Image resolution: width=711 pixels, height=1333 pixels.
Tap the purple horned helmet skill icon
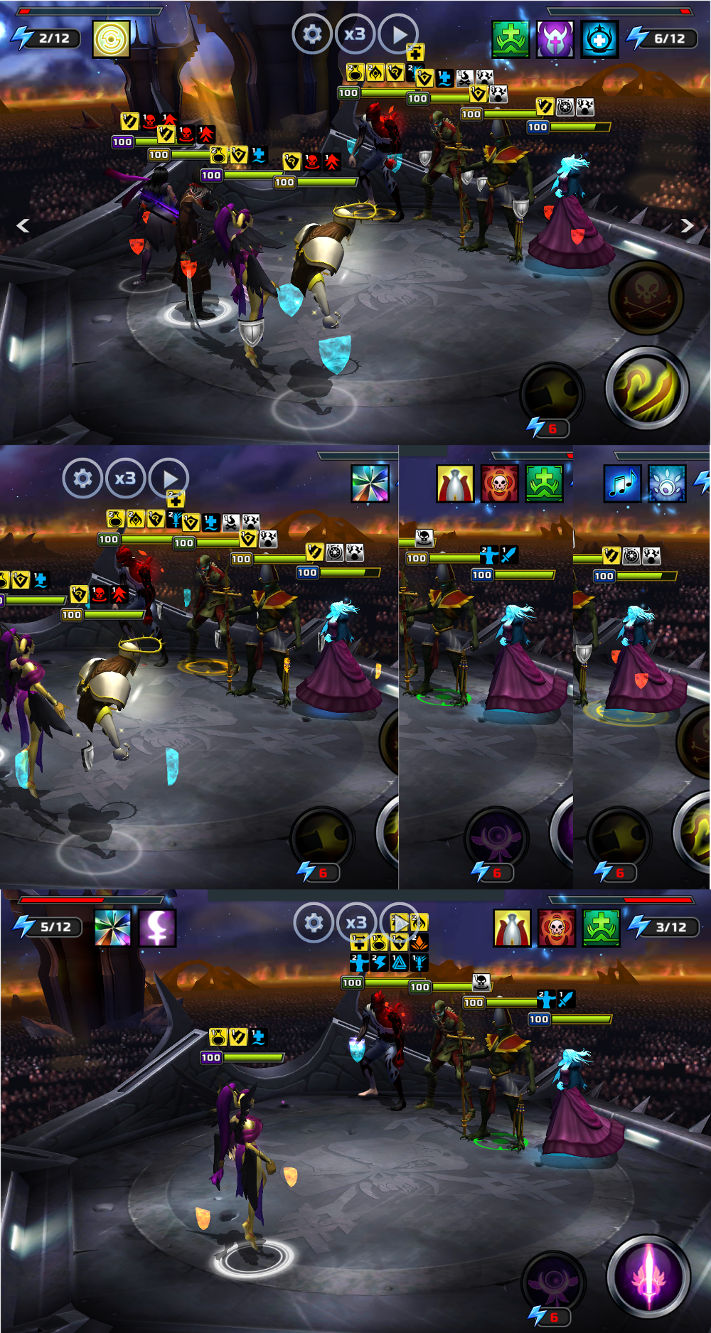[x=555, y=39]
